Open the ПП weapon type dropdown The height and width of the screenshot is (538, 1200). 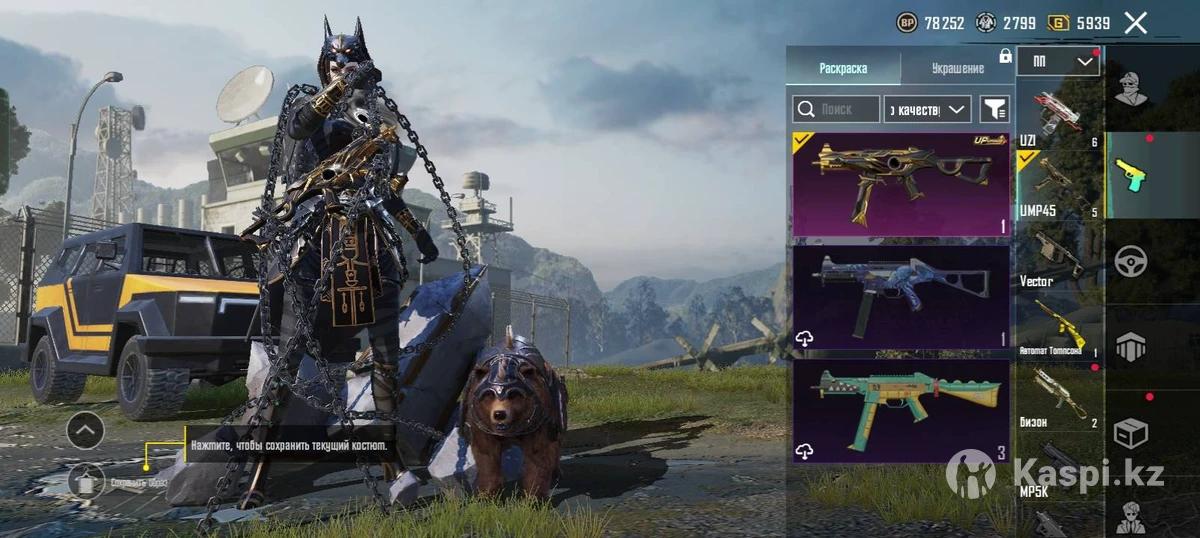(x=1058, y=62)
